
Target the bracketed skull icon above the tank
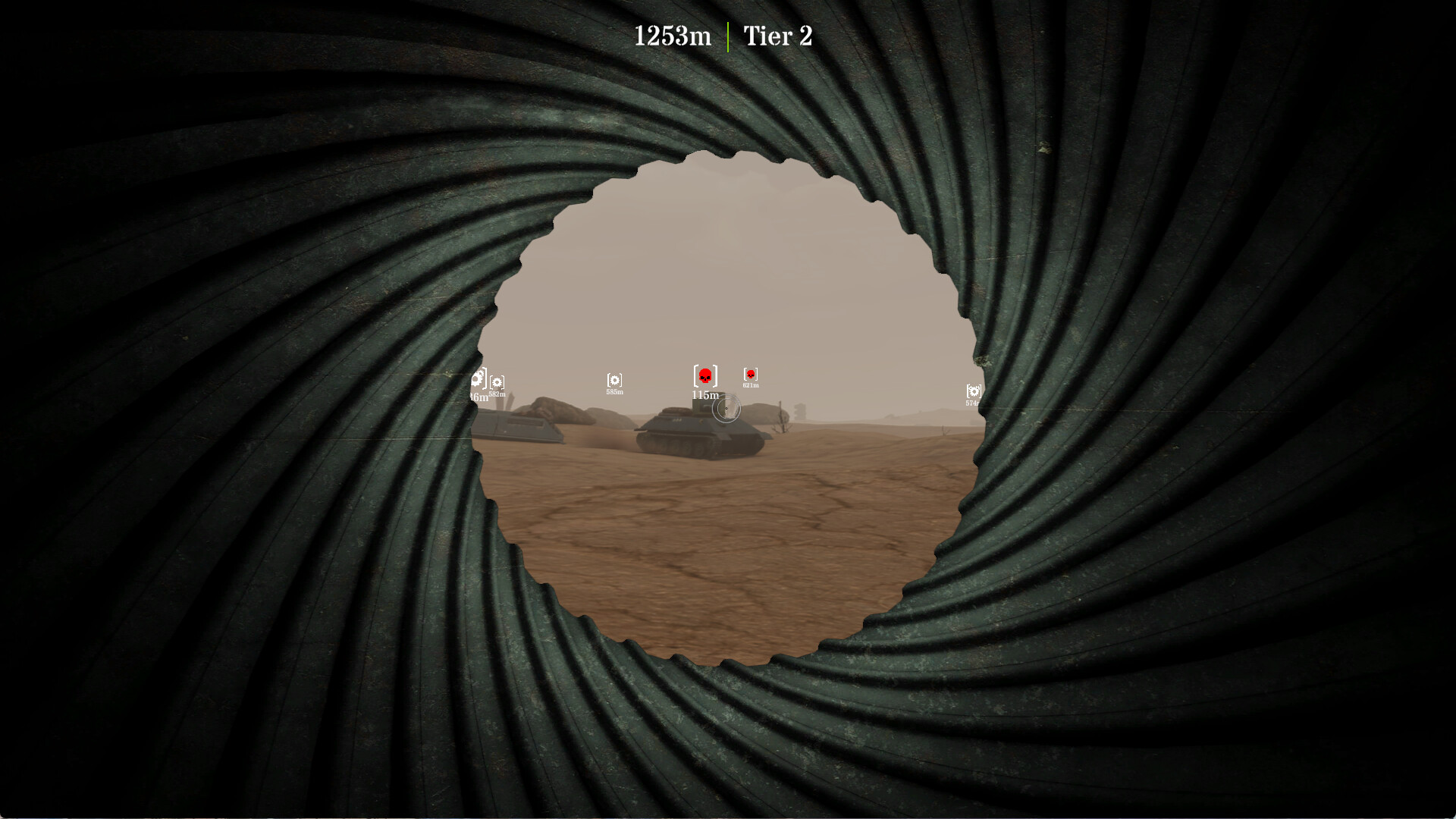point(705,373)
